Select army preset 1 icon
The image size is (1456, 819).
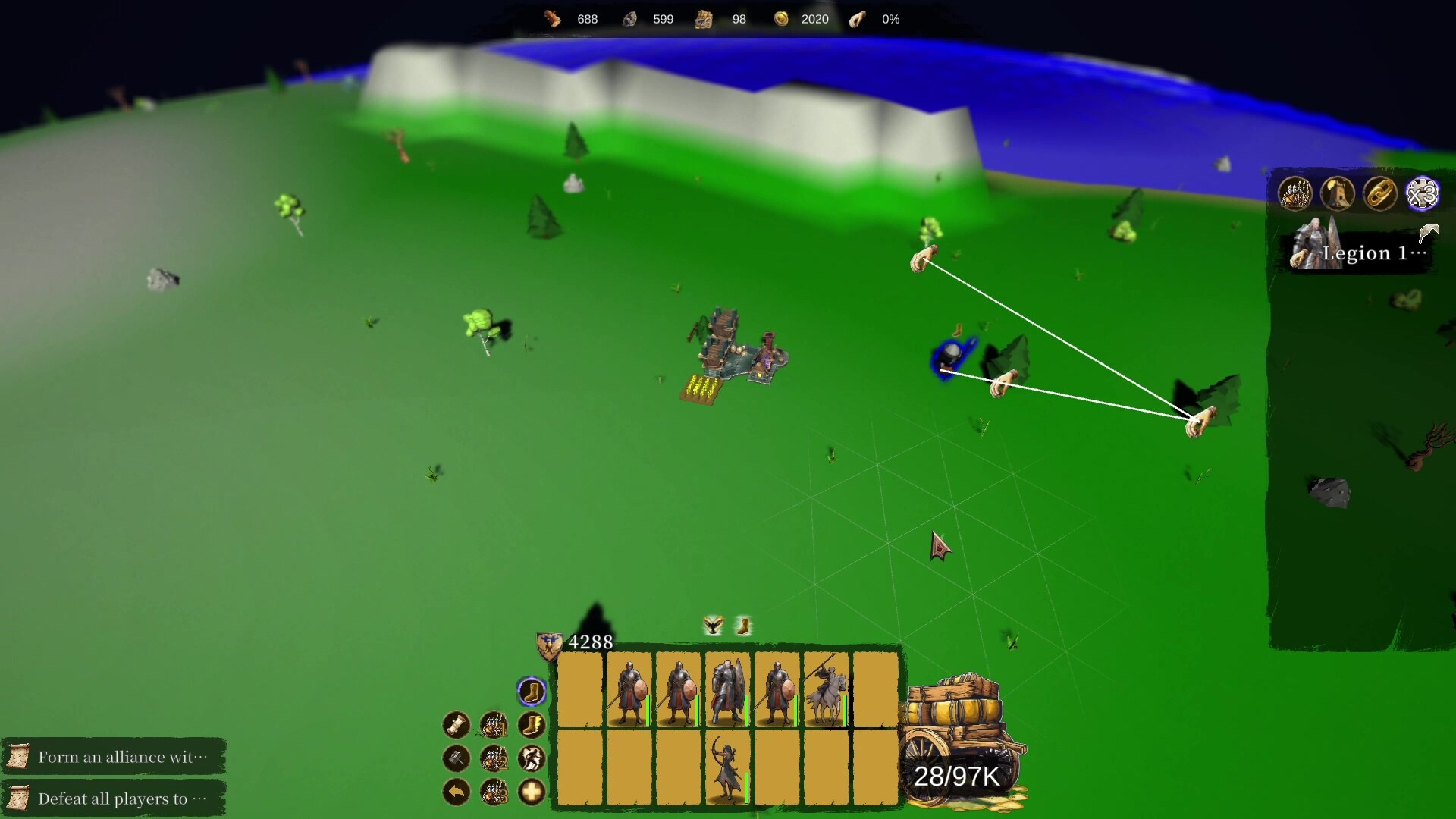click(x=494, y=725)
